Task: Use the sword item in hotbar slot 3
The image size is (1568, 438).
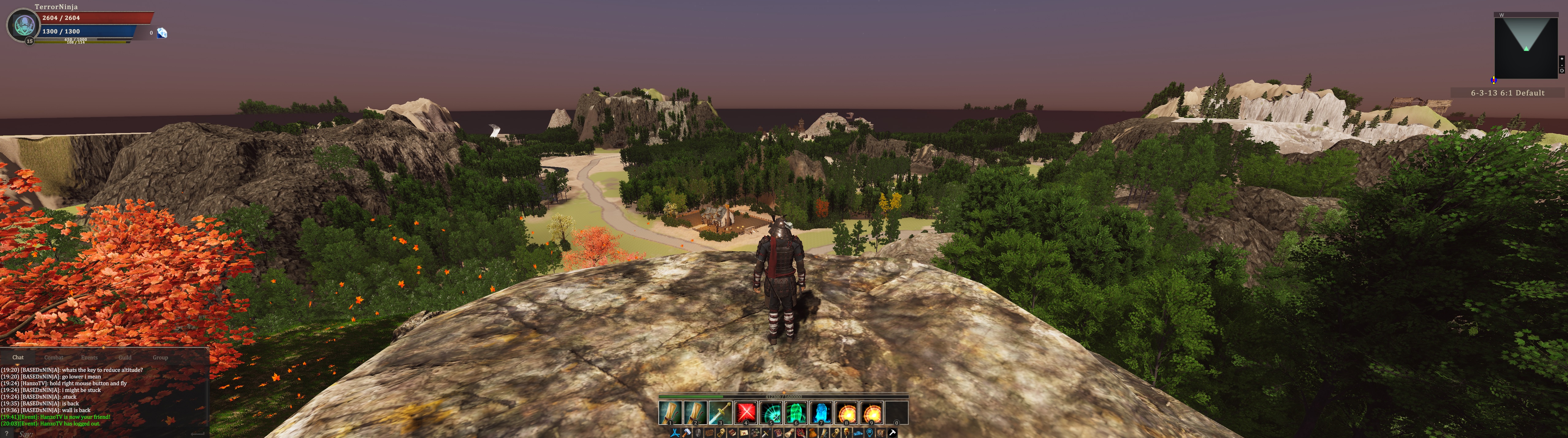Action: [x=720, y=413]
